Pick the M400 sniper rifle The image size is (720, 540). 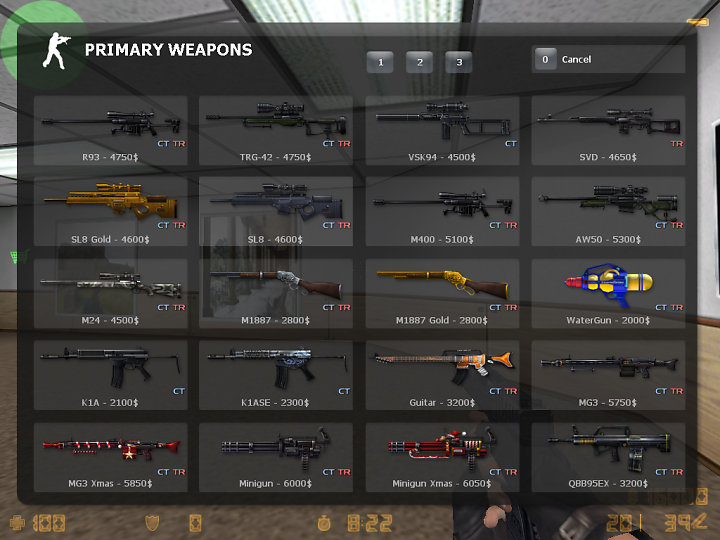pos(442,212)
